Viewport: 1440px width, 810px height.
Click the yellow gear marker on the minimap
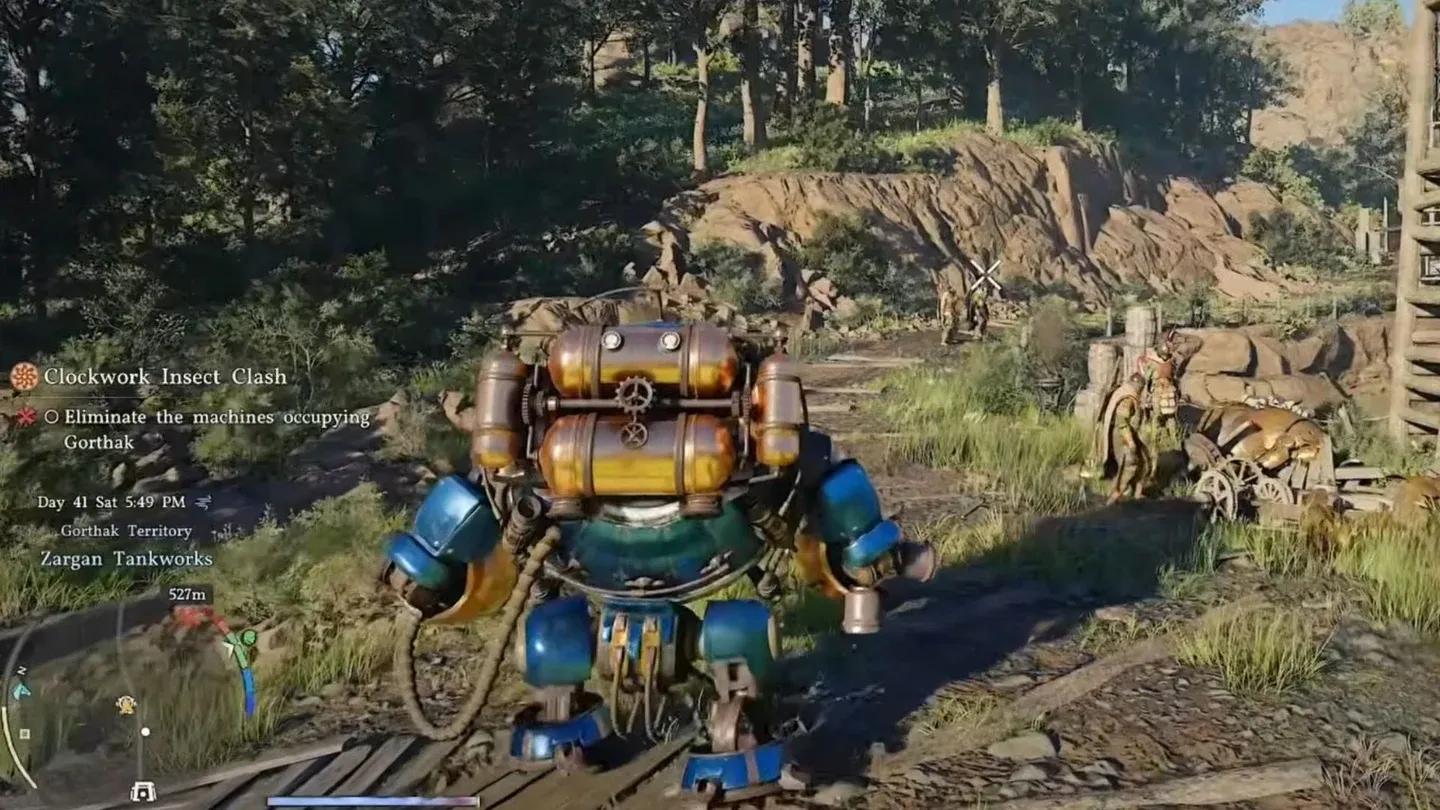point(125,704)
